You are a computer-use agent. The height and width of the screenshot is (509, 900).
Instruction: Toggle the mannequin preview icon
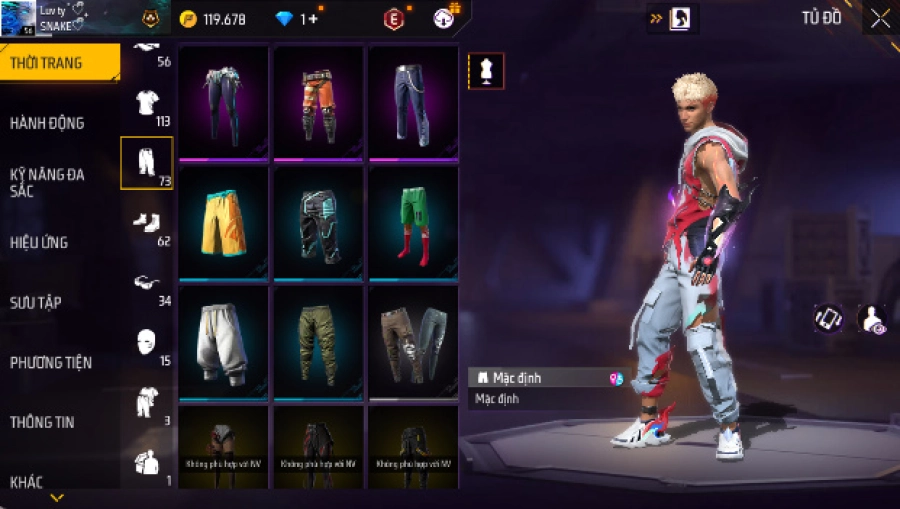click(x=486, y=71)
